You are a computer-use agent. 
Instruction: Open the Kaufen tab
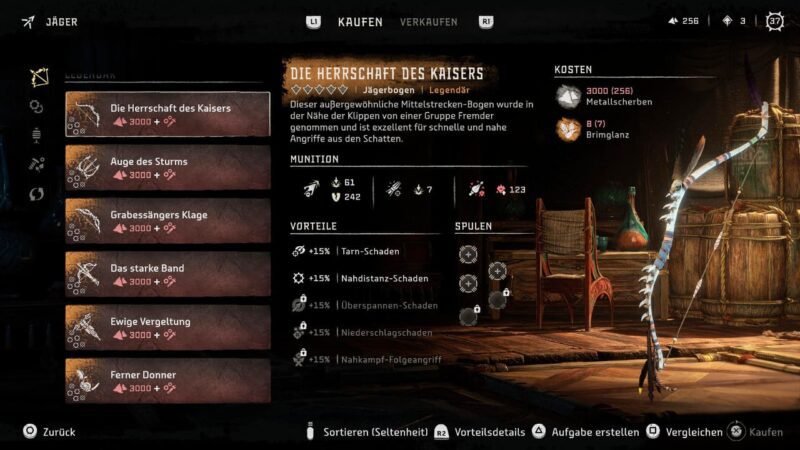click(x=360, y=21)
